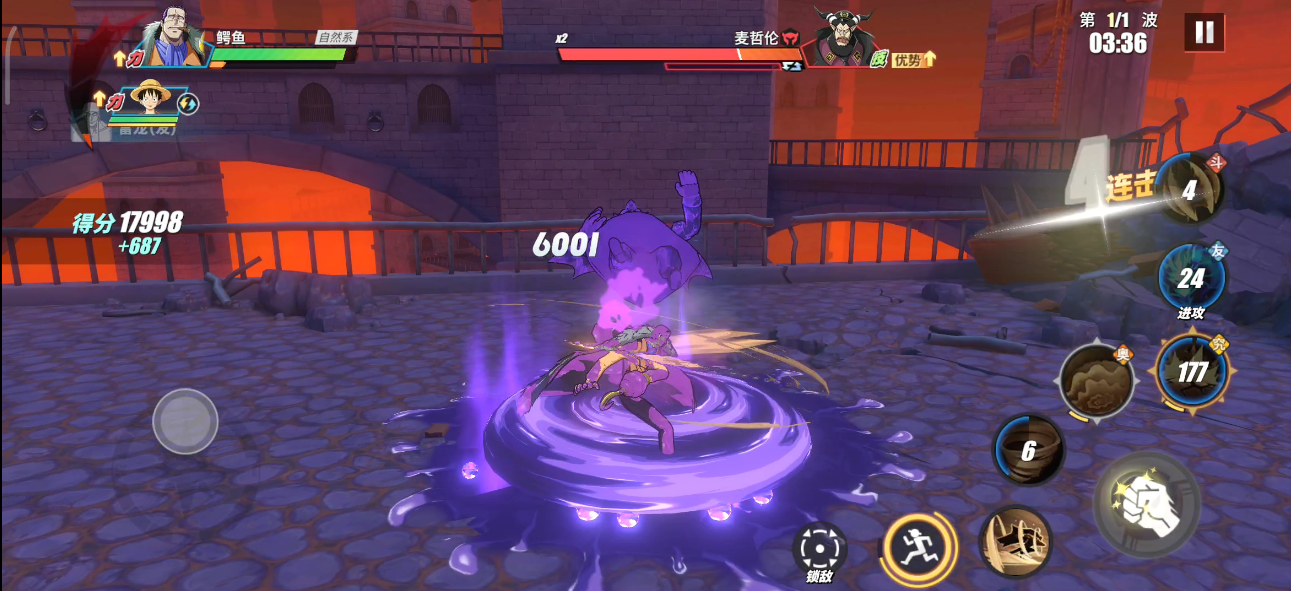Pause the battle
This screenshot has height=591, width=1291.
coord(1204,32)
